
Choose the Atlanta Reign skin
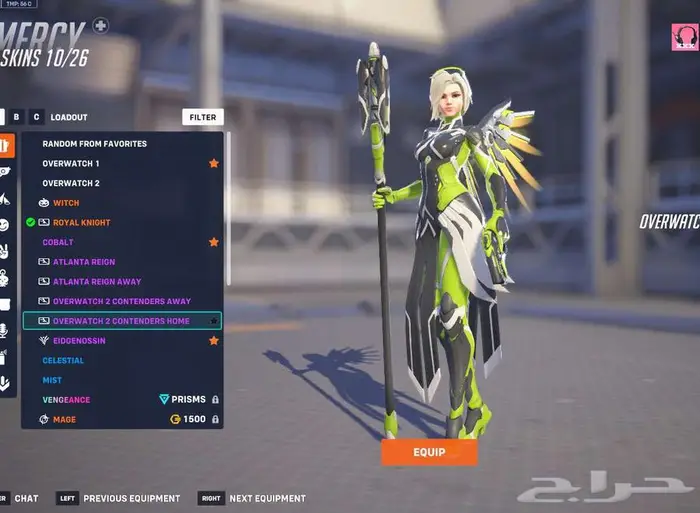pos(84,262)
